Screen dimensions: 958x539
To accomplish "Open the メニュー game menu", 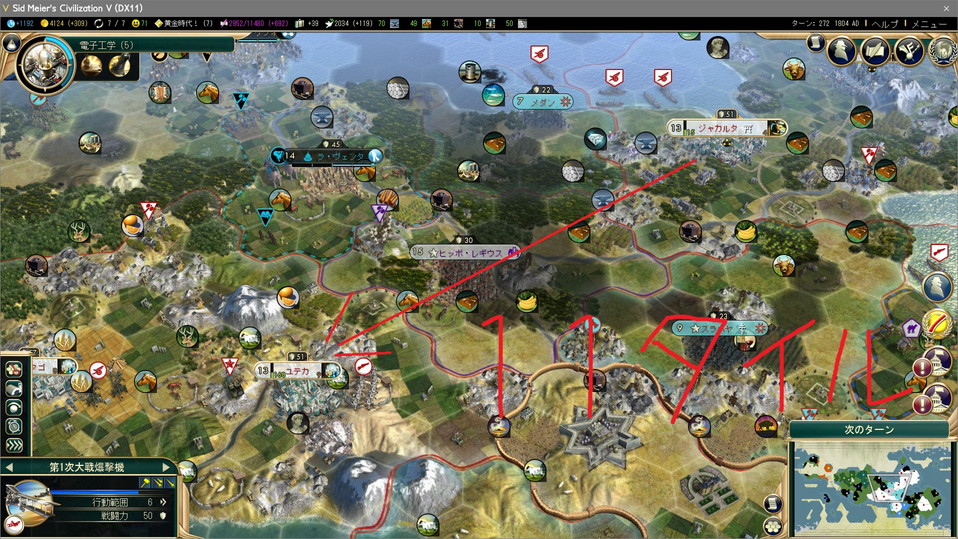I will [x=928, y=23].
